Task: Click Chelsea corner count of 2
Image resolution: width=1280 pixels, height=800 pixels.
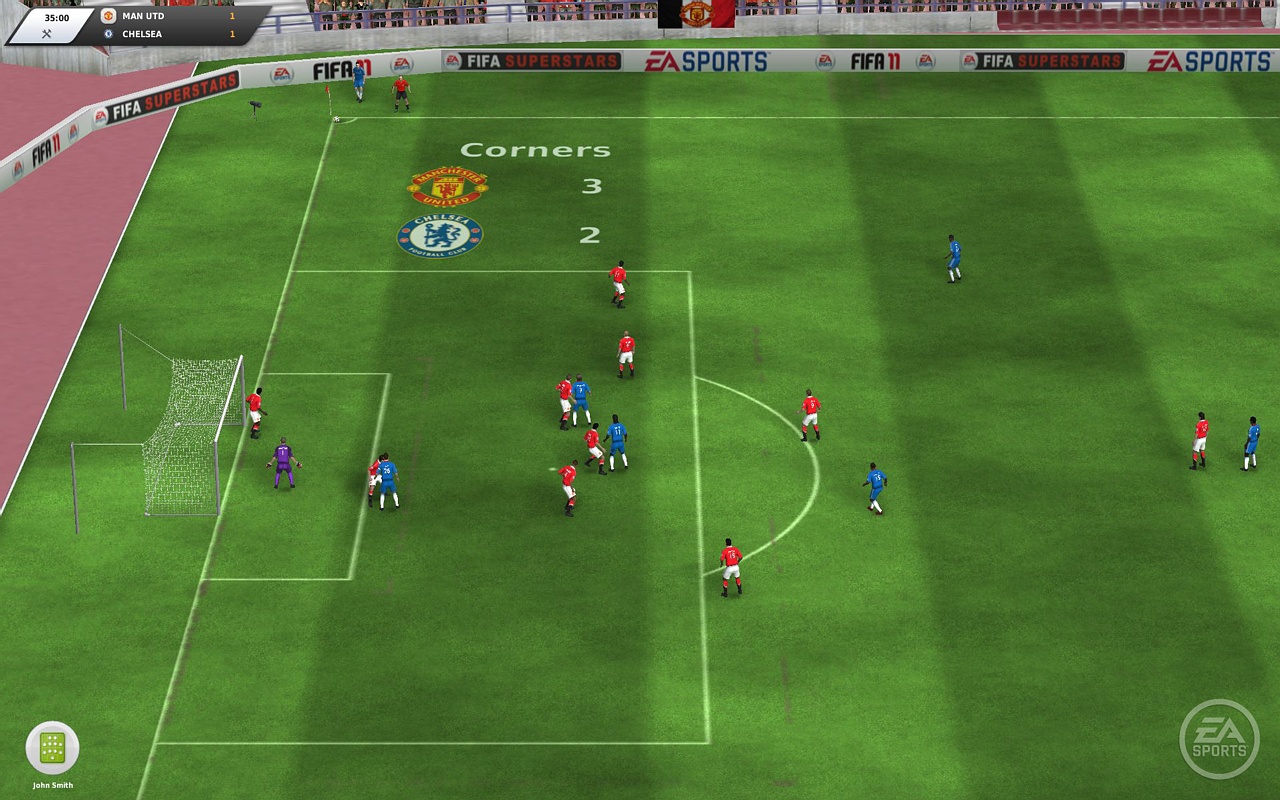Action: [590, 235]
